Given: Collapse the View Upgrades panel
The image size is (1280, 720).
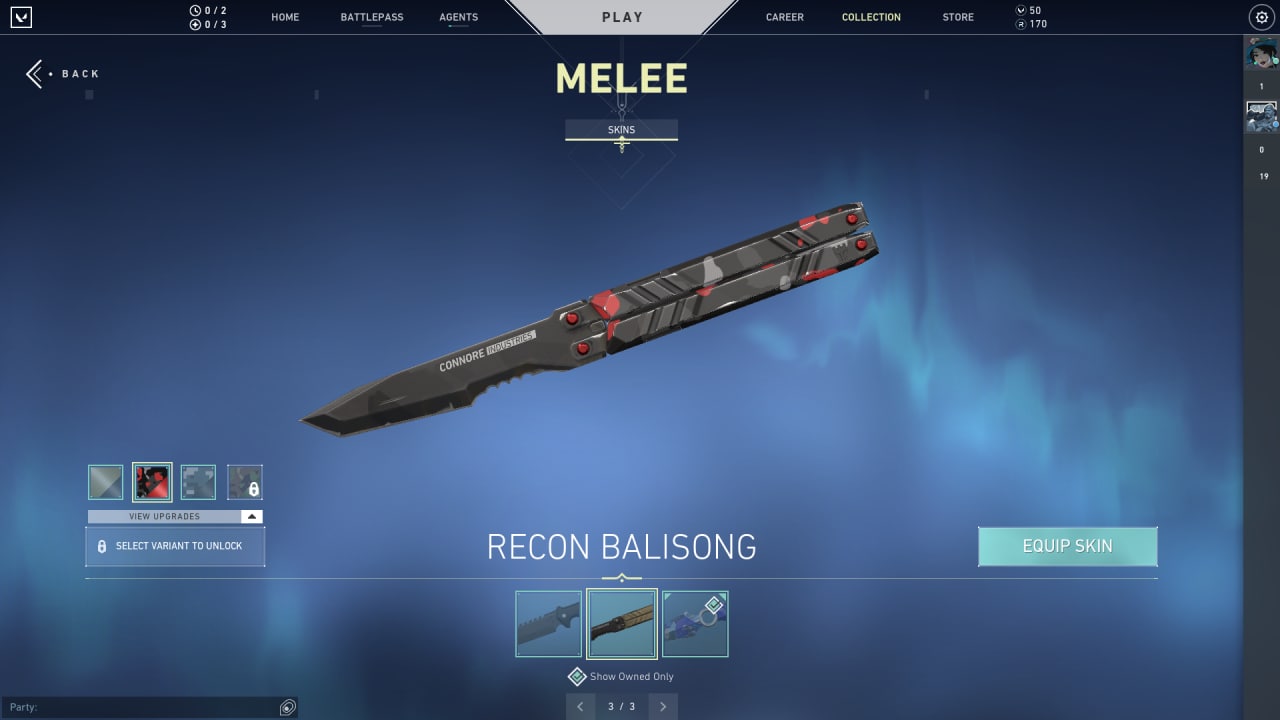Looking at the screenshot, I should tap(252, 516).
